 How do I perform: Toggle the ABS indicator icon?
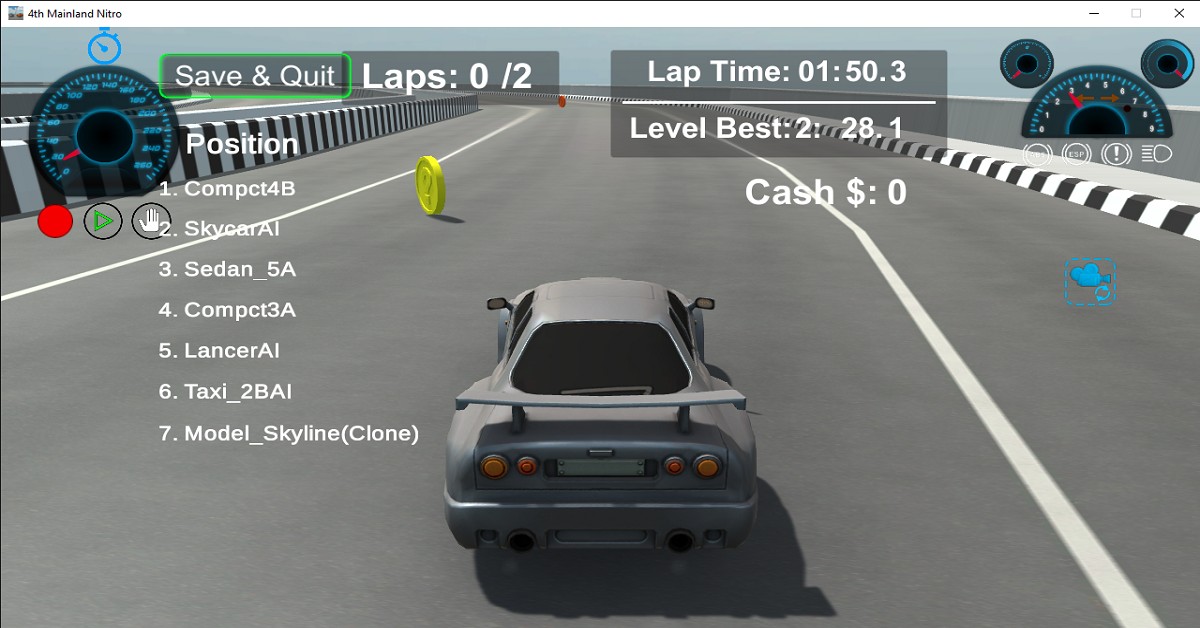[x=1039, y=154]
